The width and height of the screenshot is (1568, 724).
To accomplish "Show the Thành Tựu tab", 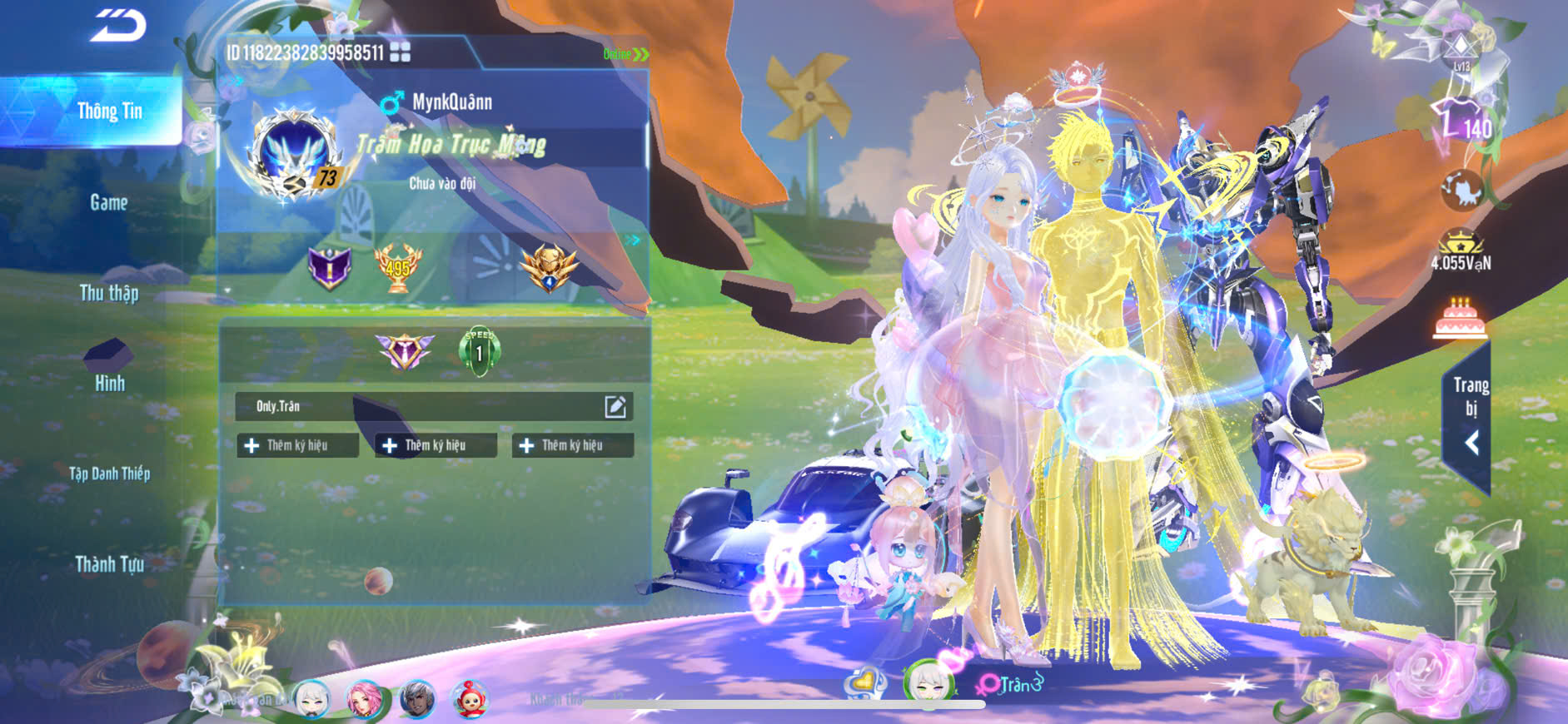I will (109, 564).
